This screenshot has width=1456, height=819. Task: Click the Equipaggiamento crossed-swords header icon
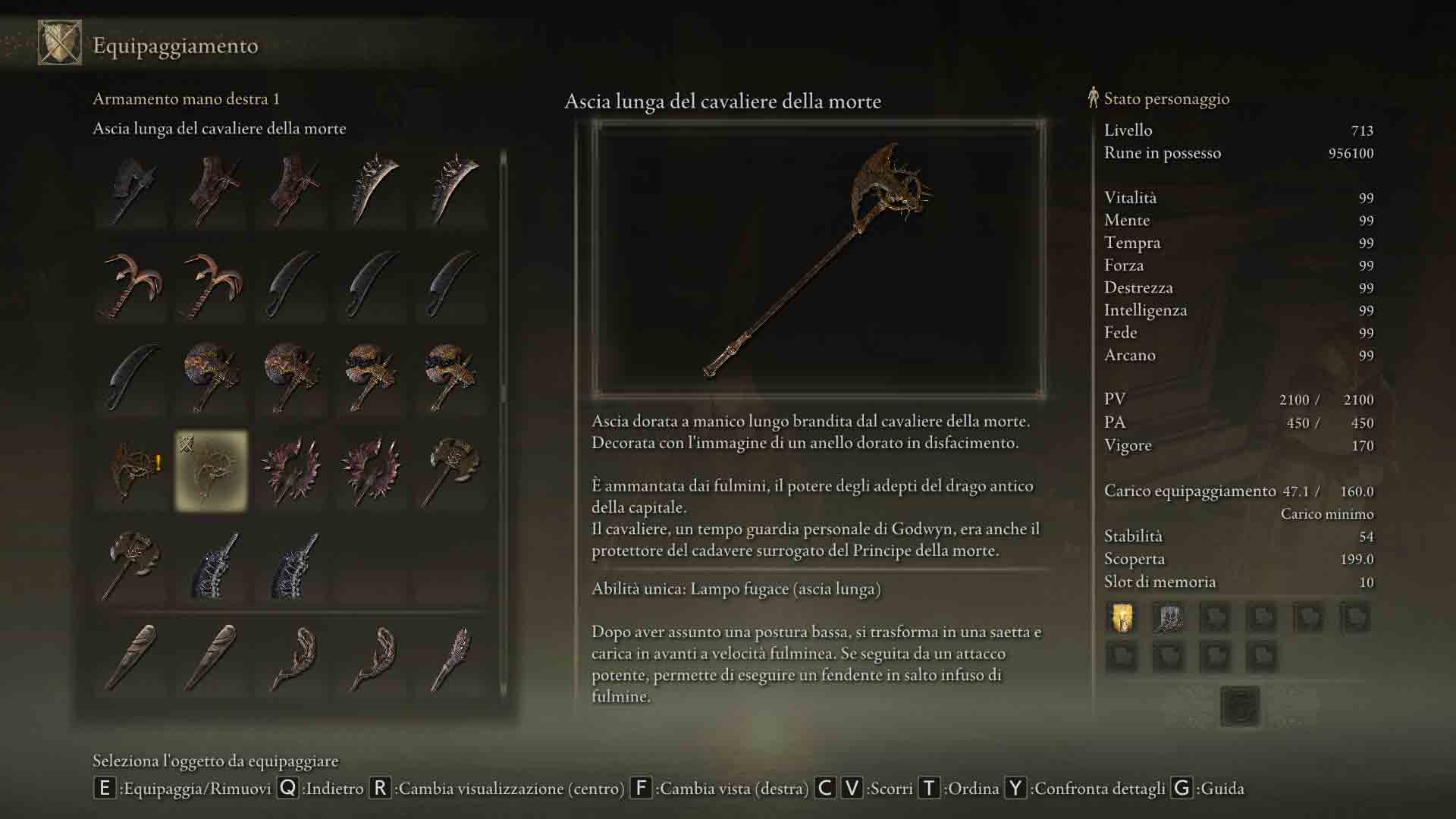[60, 43]
